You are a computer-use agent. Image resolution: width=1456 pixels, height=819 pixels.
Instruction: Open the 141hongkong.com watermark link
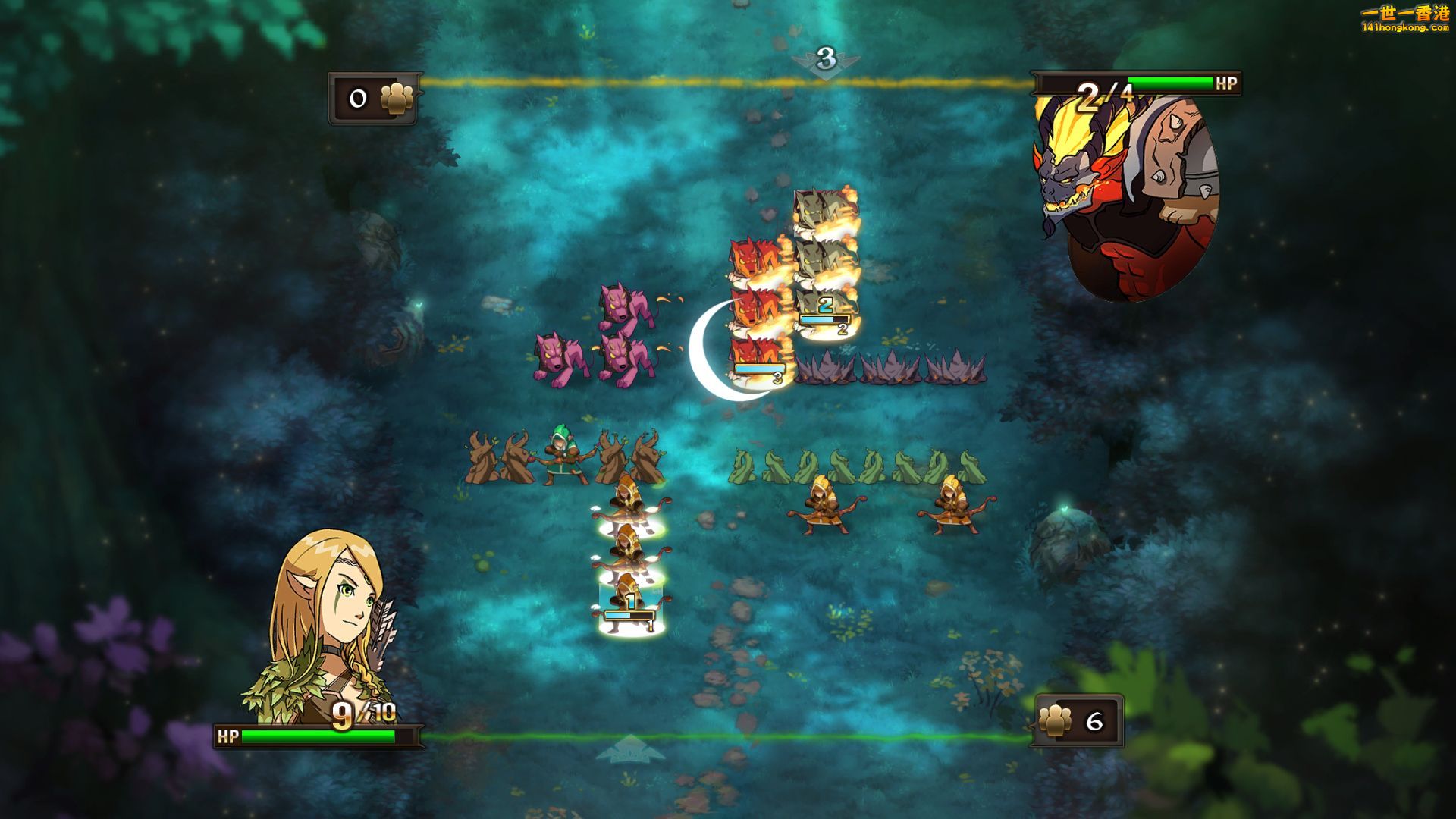(x=1404, y=20)
